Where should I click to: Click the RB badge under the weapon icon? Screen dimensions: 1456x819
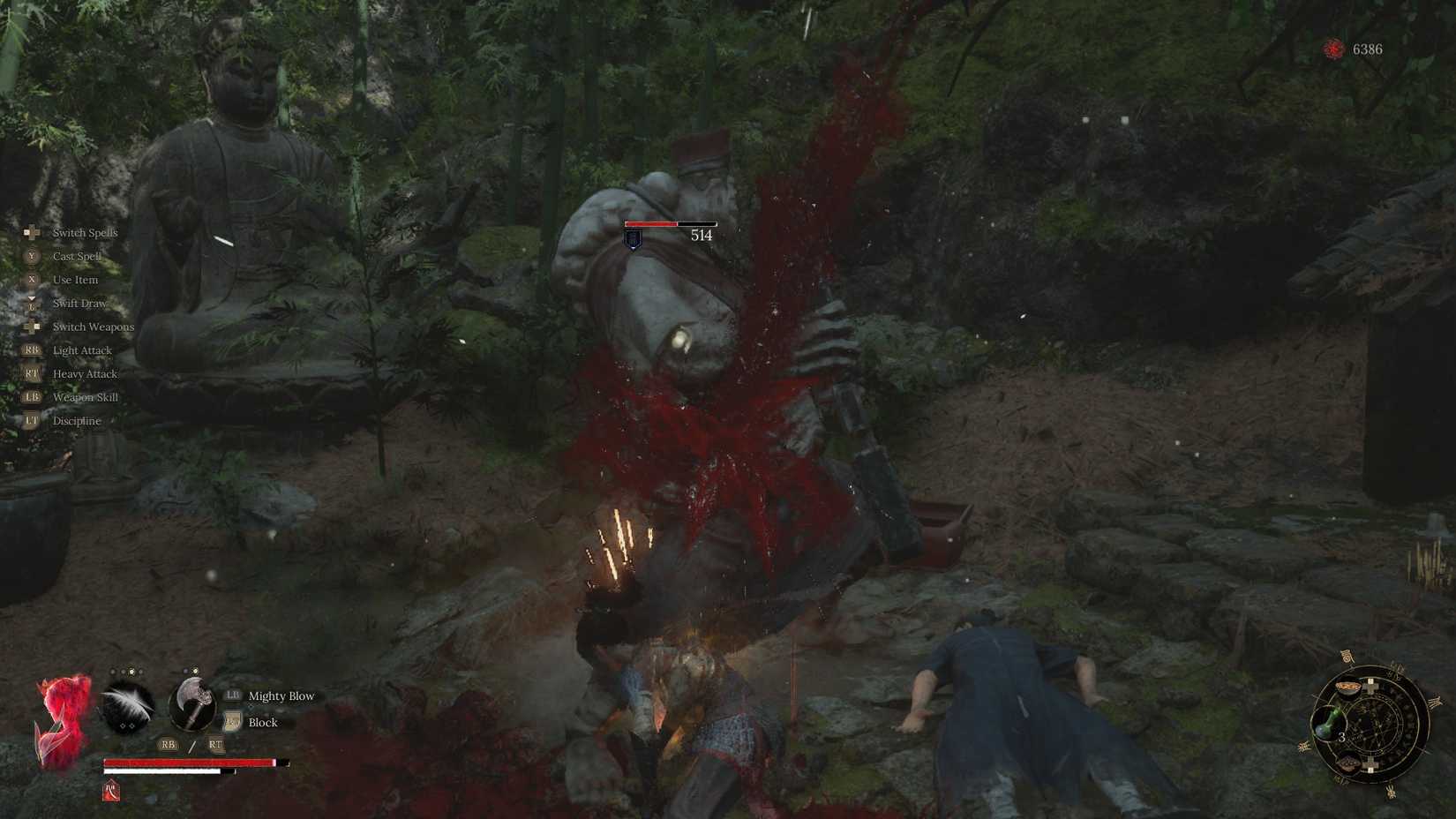click(x=168, y=744)
